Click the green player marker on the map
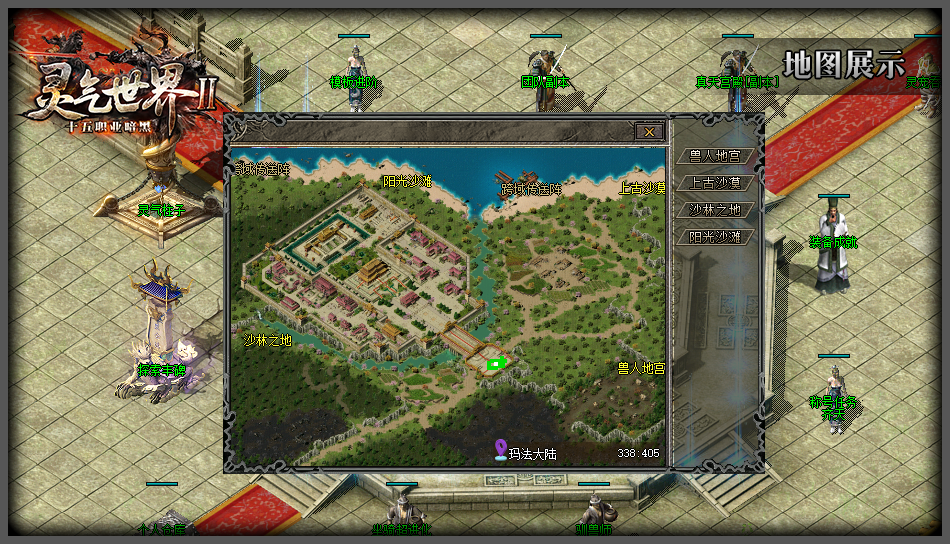The height and width of the screenshot is (544, 950). point(493,364)
